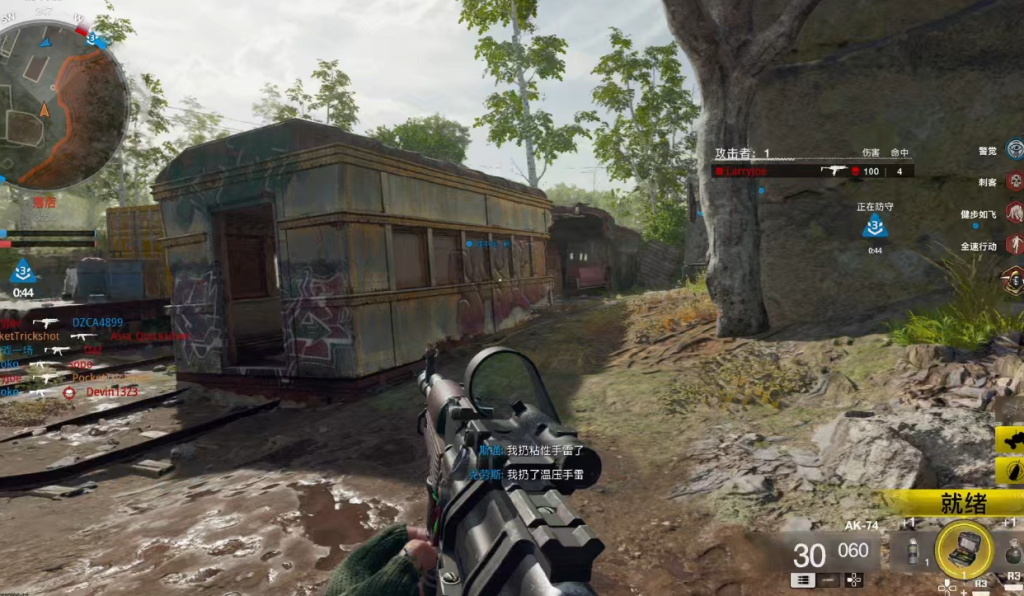Open the circular minimap

pyautogui.click(x=62, y=105)
